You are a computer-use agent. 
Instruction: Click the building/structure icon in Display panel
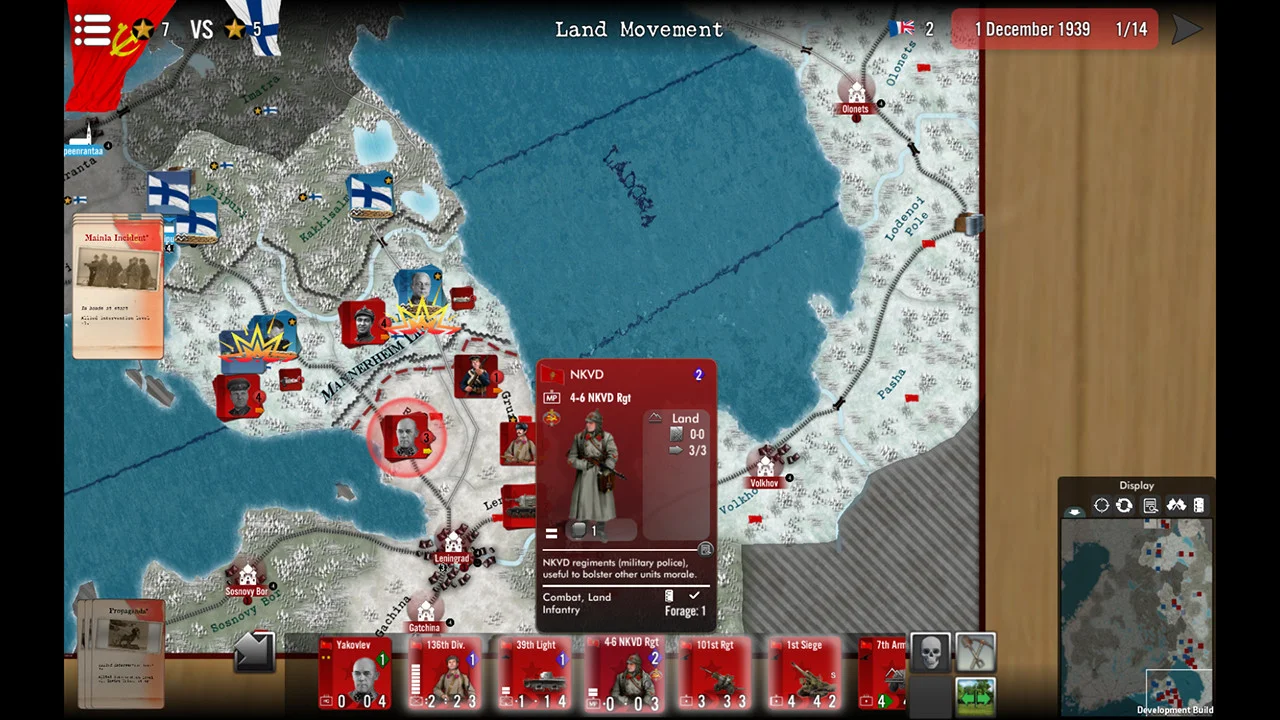pos(1201,505)
